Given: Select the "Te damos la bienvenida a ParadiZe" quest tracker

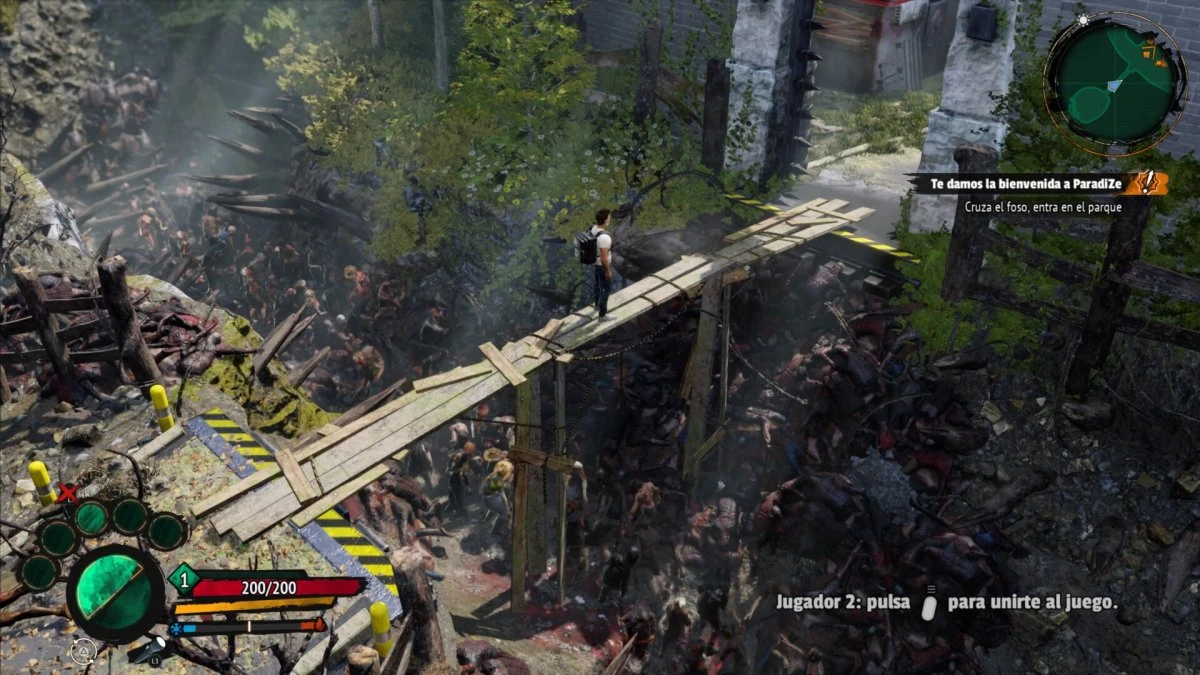Looking at the screenshot, I should coord(1020,184).
